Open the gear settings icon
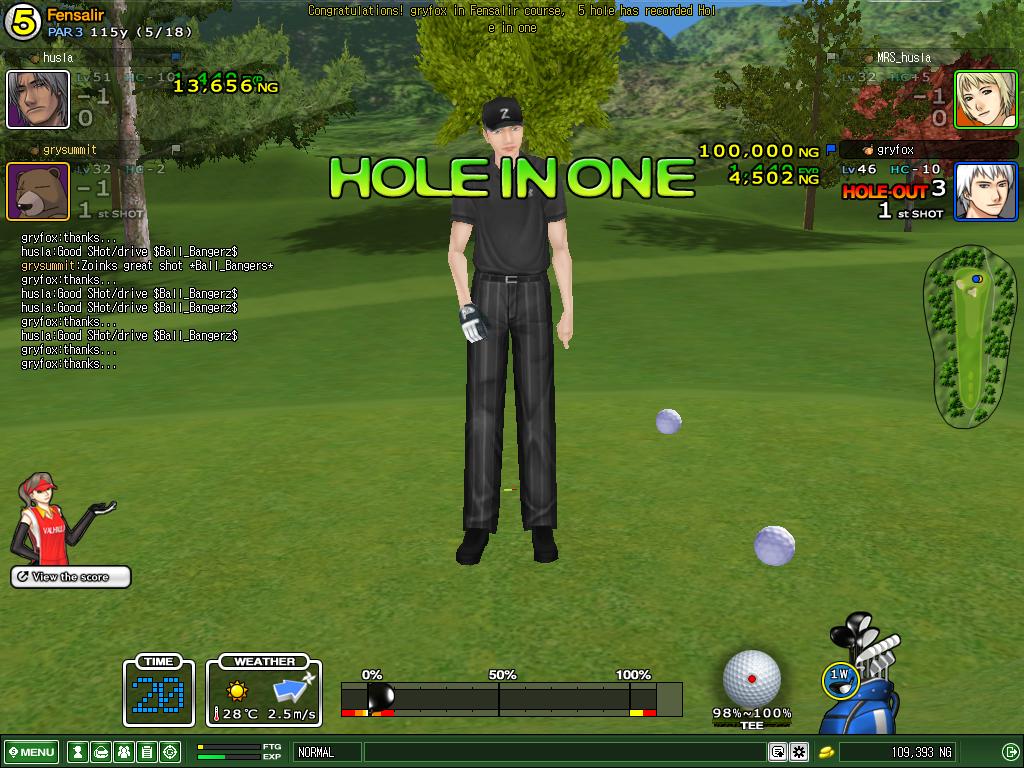This screenshot has height=768, width=1024. [799, 752]
